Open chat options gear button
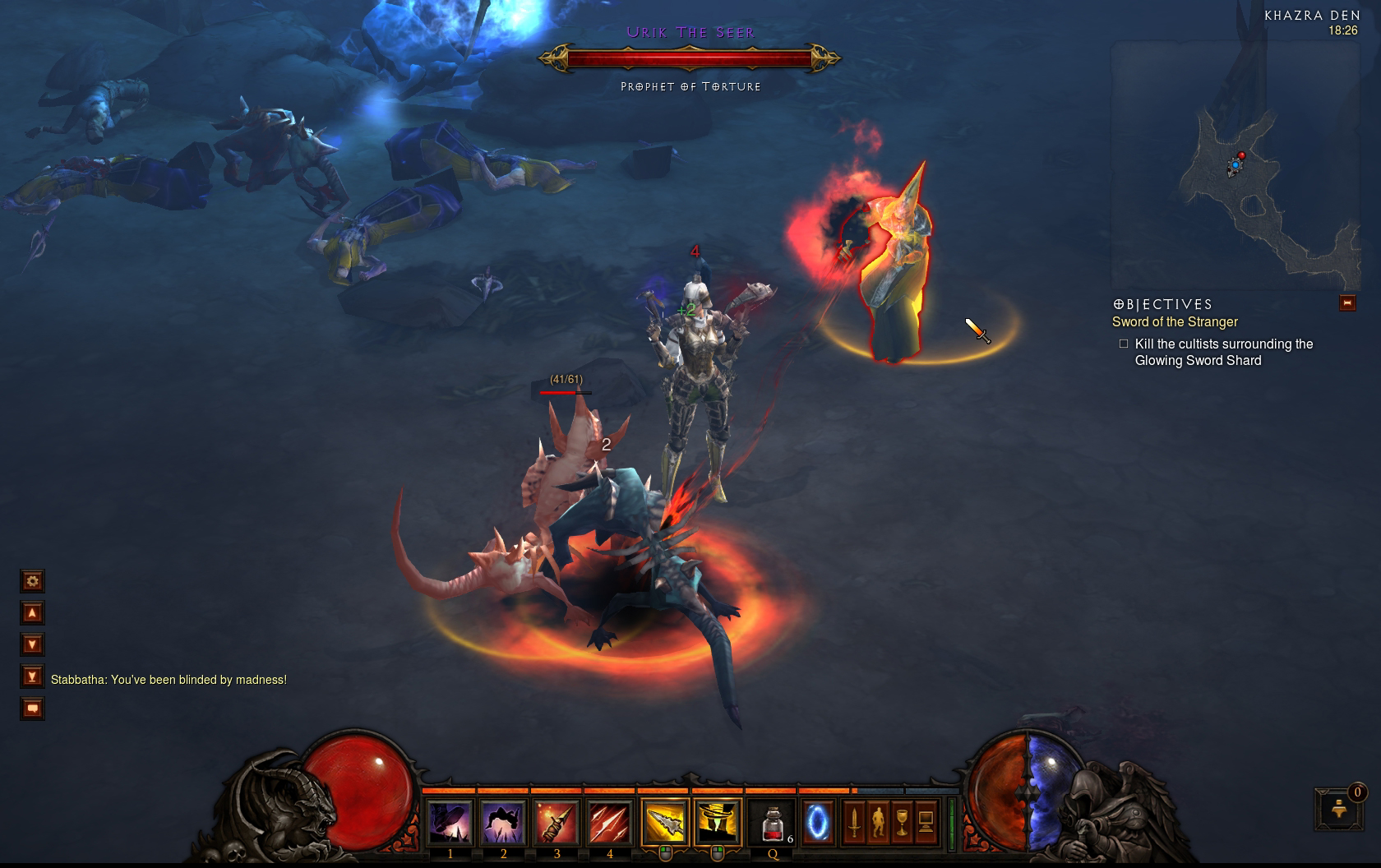 [x=32, y=581]
